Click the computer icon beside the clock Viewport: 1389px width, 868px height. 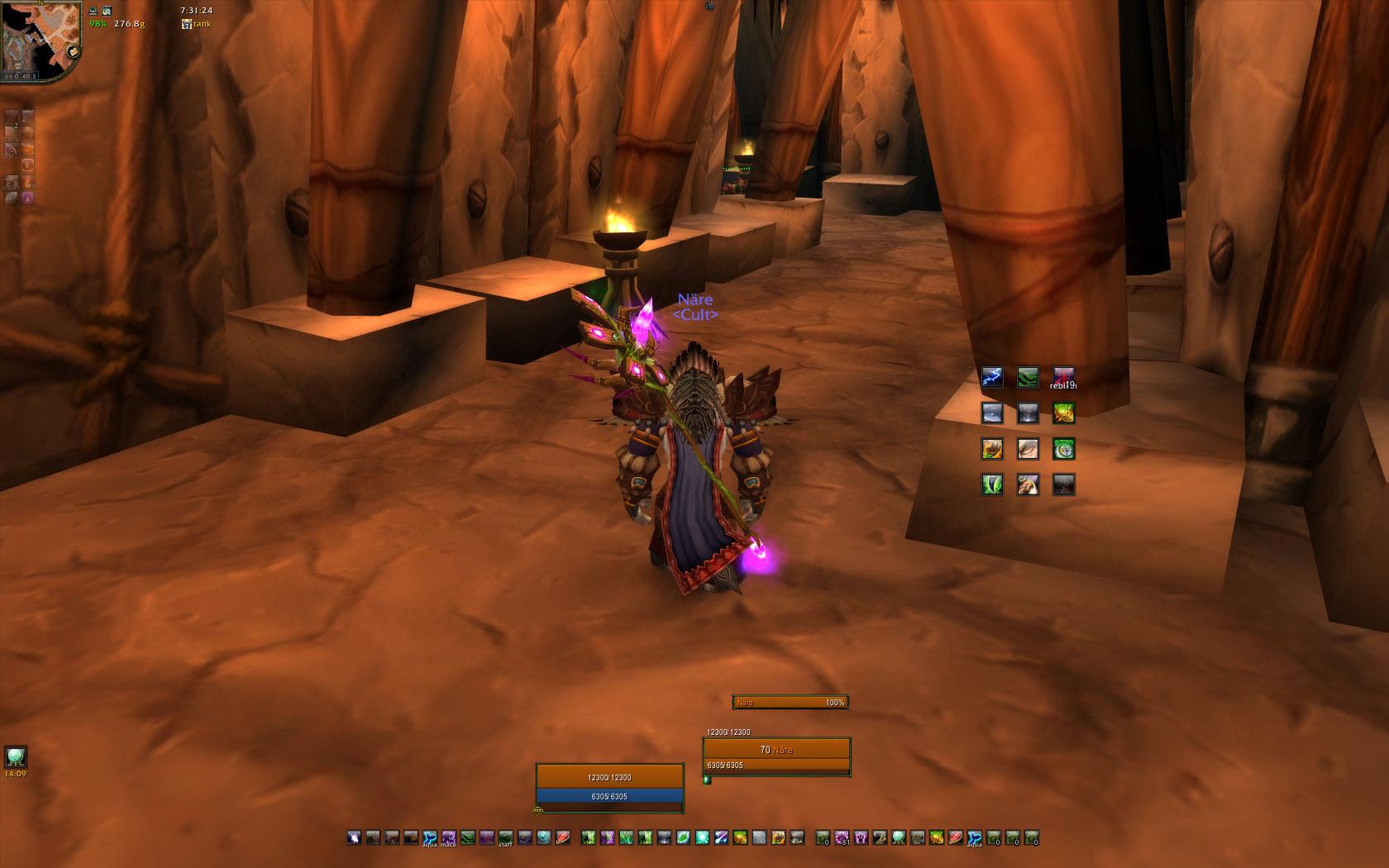point(93,12)
